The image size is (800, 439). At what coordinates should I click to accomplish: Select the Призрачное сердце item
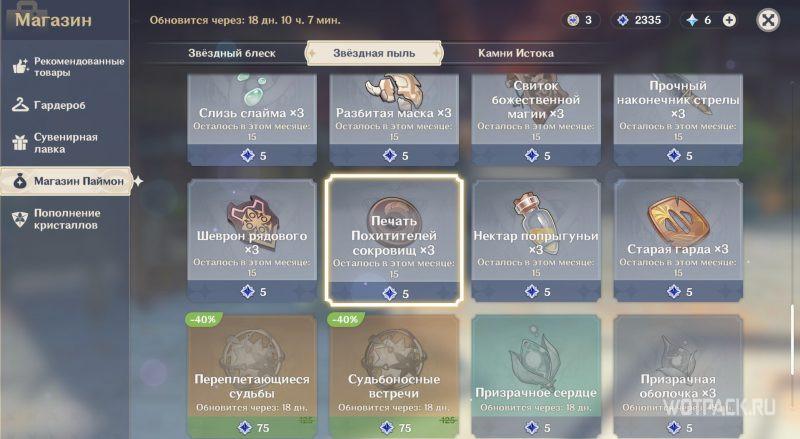point(537,377)
